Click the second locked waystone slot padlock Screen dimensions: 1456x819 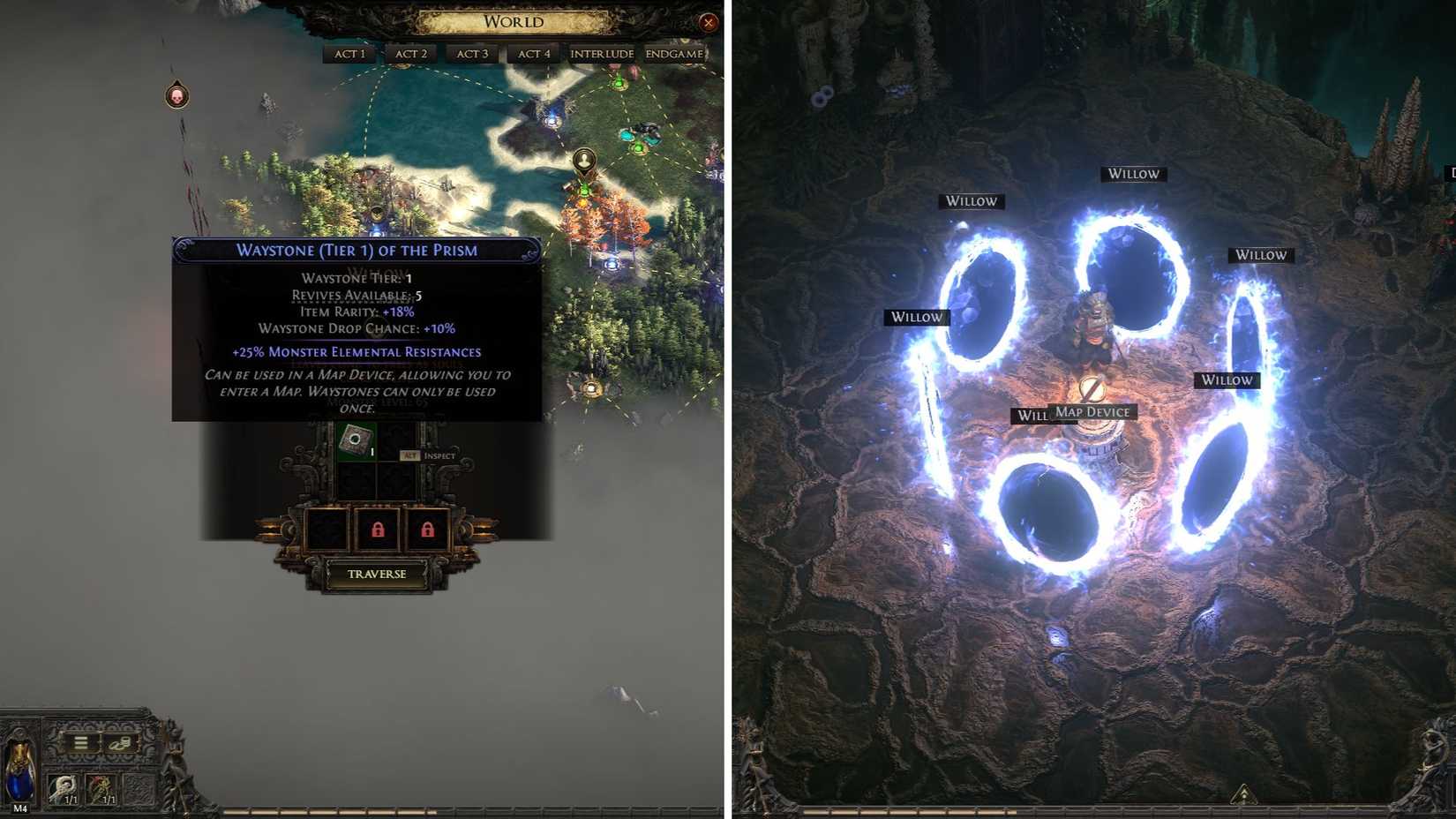428,530
